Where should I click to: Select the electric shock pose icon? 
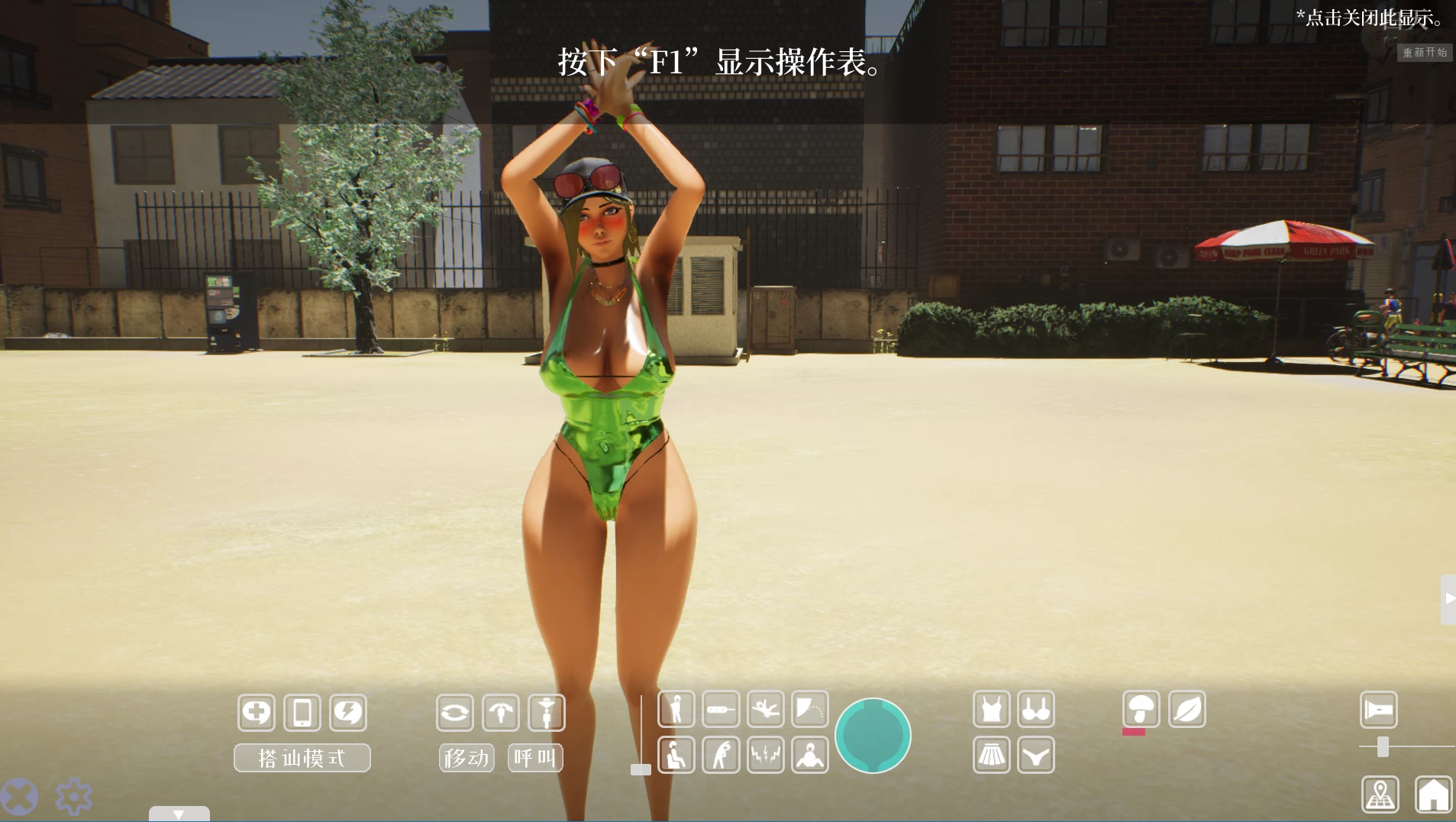point(766,754)
